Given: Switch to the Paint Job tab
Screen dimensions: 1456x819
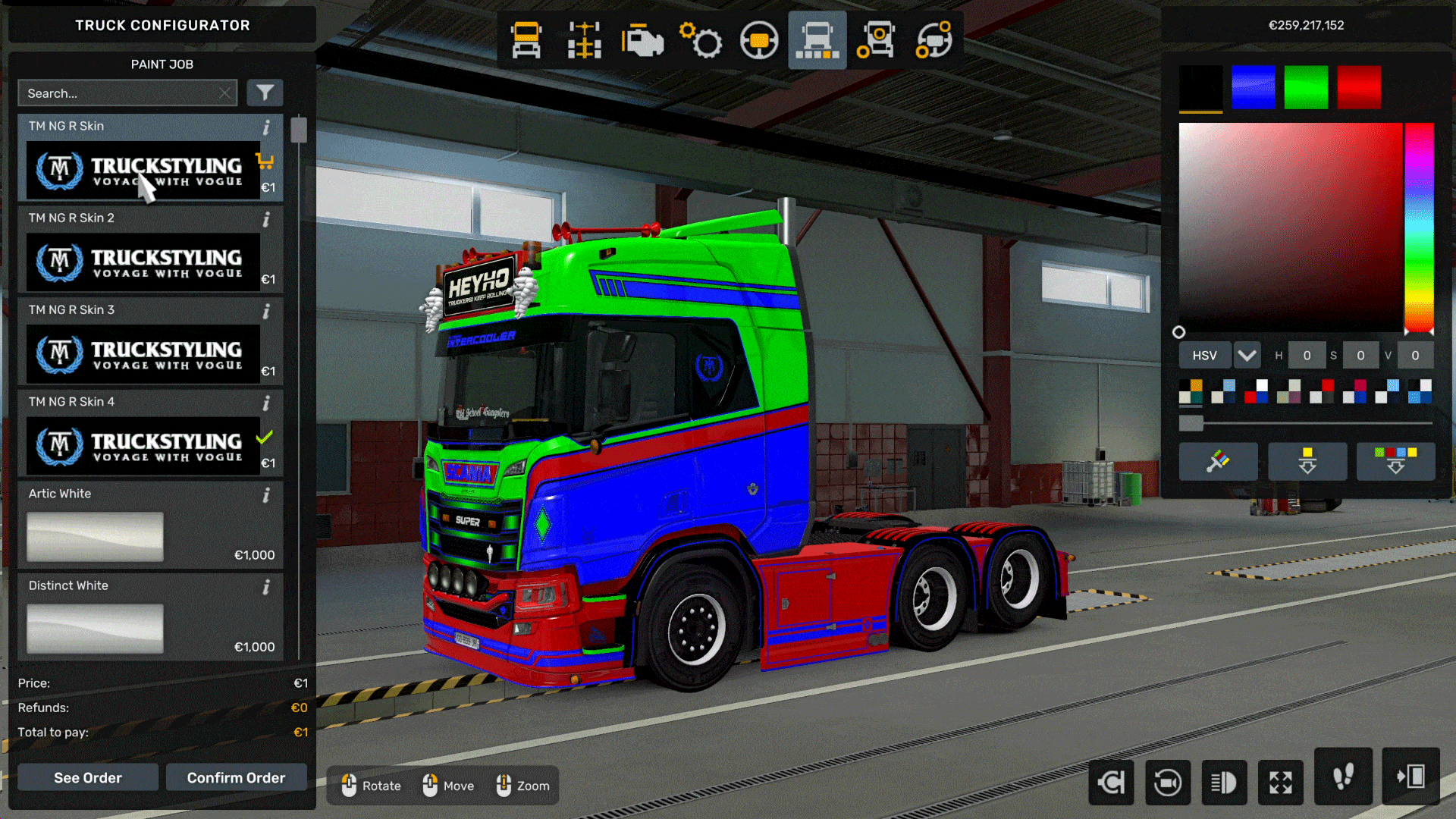Looking at the screenshot, I should 162,64.
